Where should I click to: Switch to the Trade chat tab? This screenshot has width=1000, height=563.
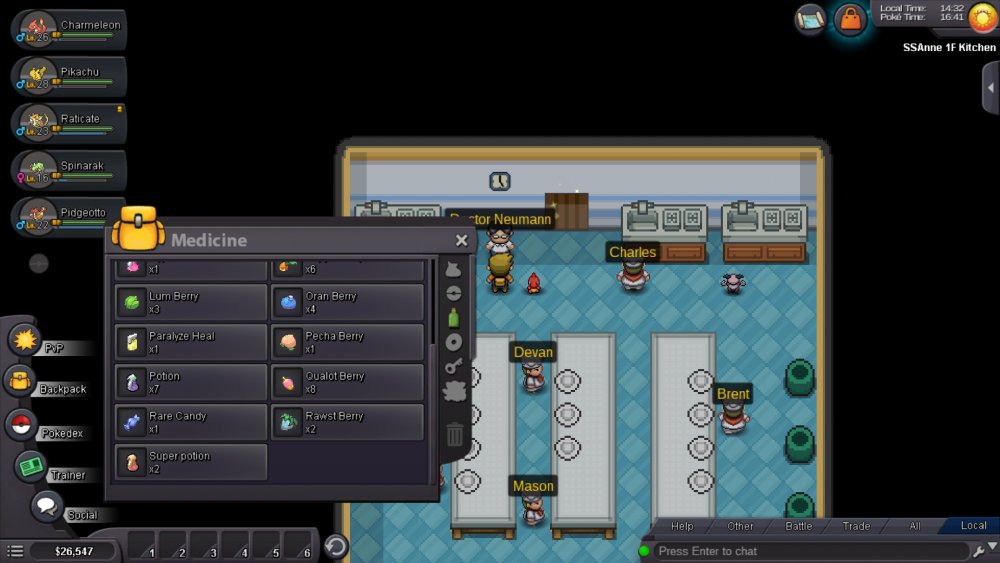tap(856, 526)
